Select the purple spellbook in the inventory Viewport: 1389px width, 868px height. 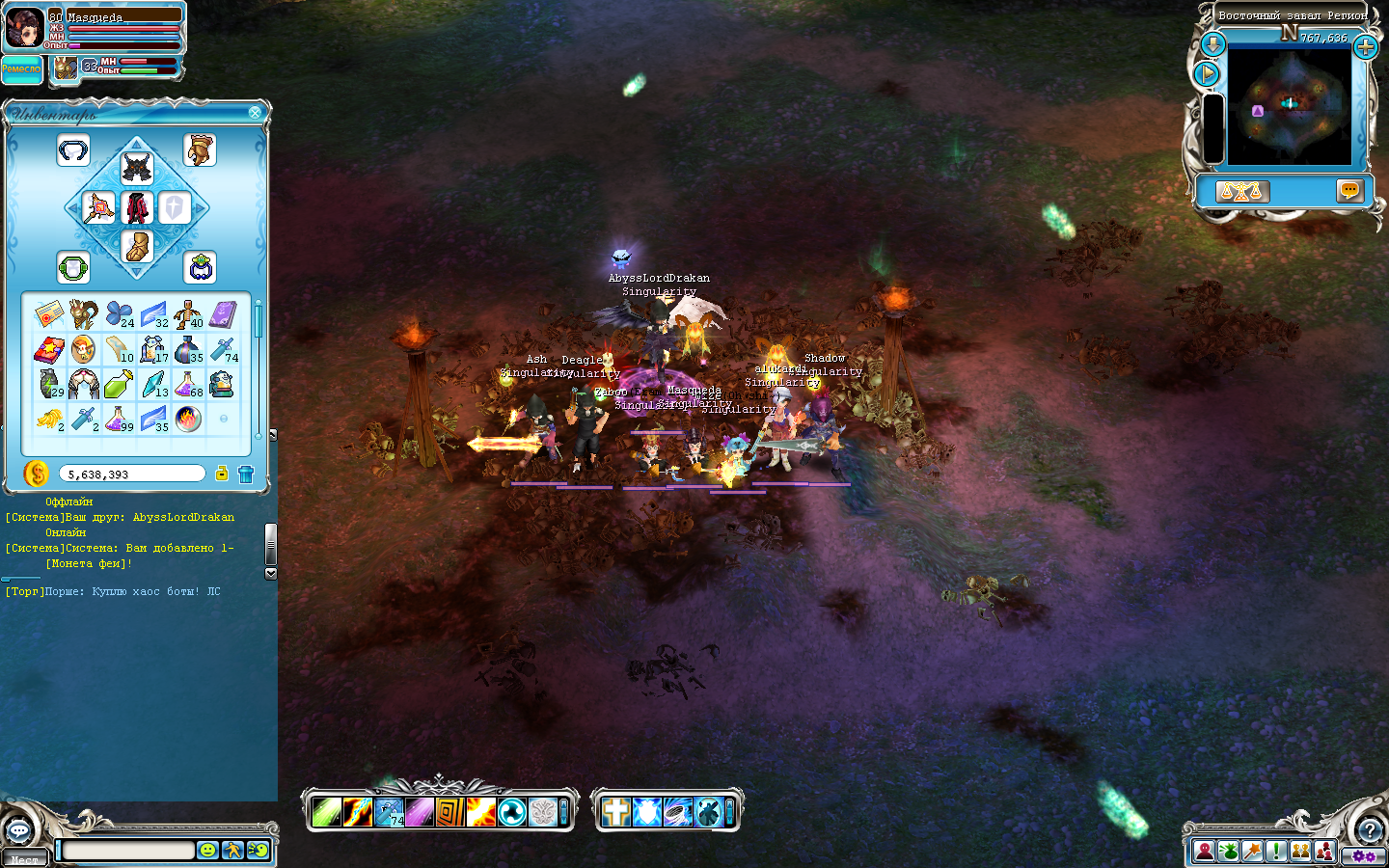pyautogui.click(x=223, y=314)
